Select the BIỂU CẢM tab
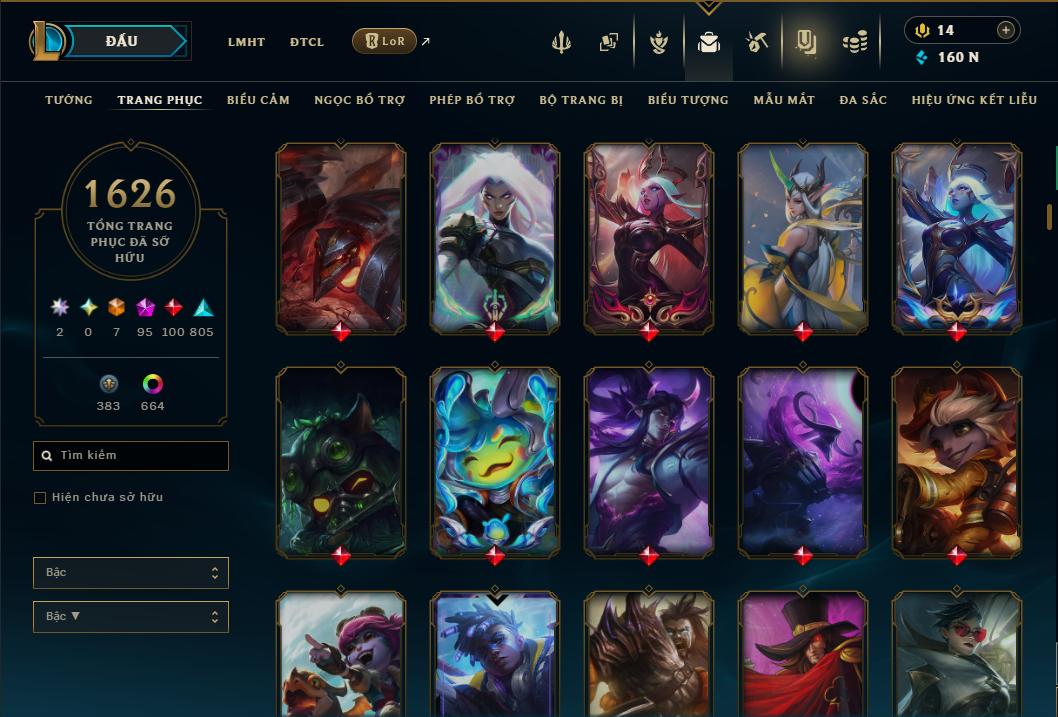1058x717 pixels. (258, 100)
